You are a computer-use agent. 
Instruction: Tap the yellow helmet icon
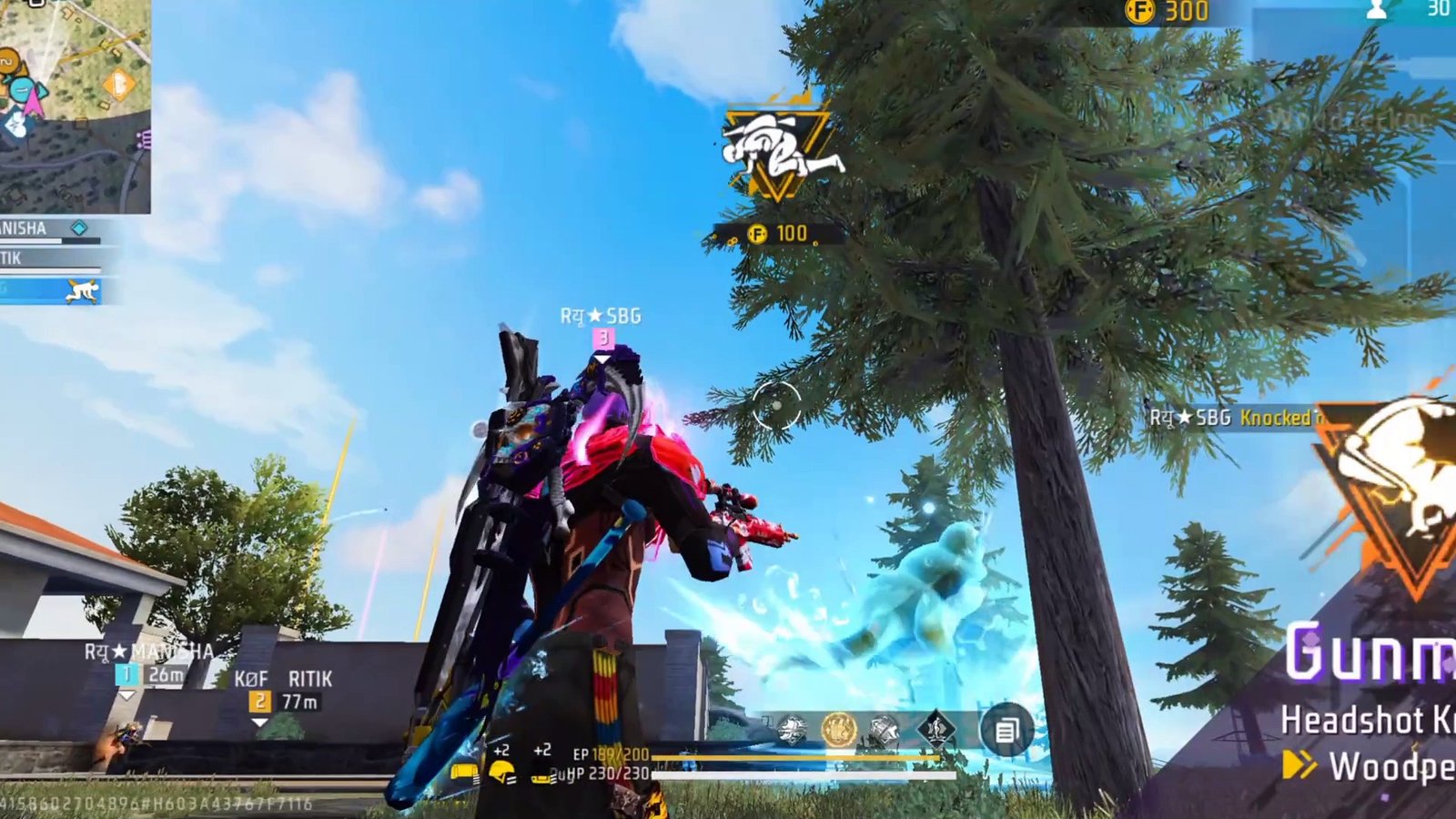pos(501,773)
